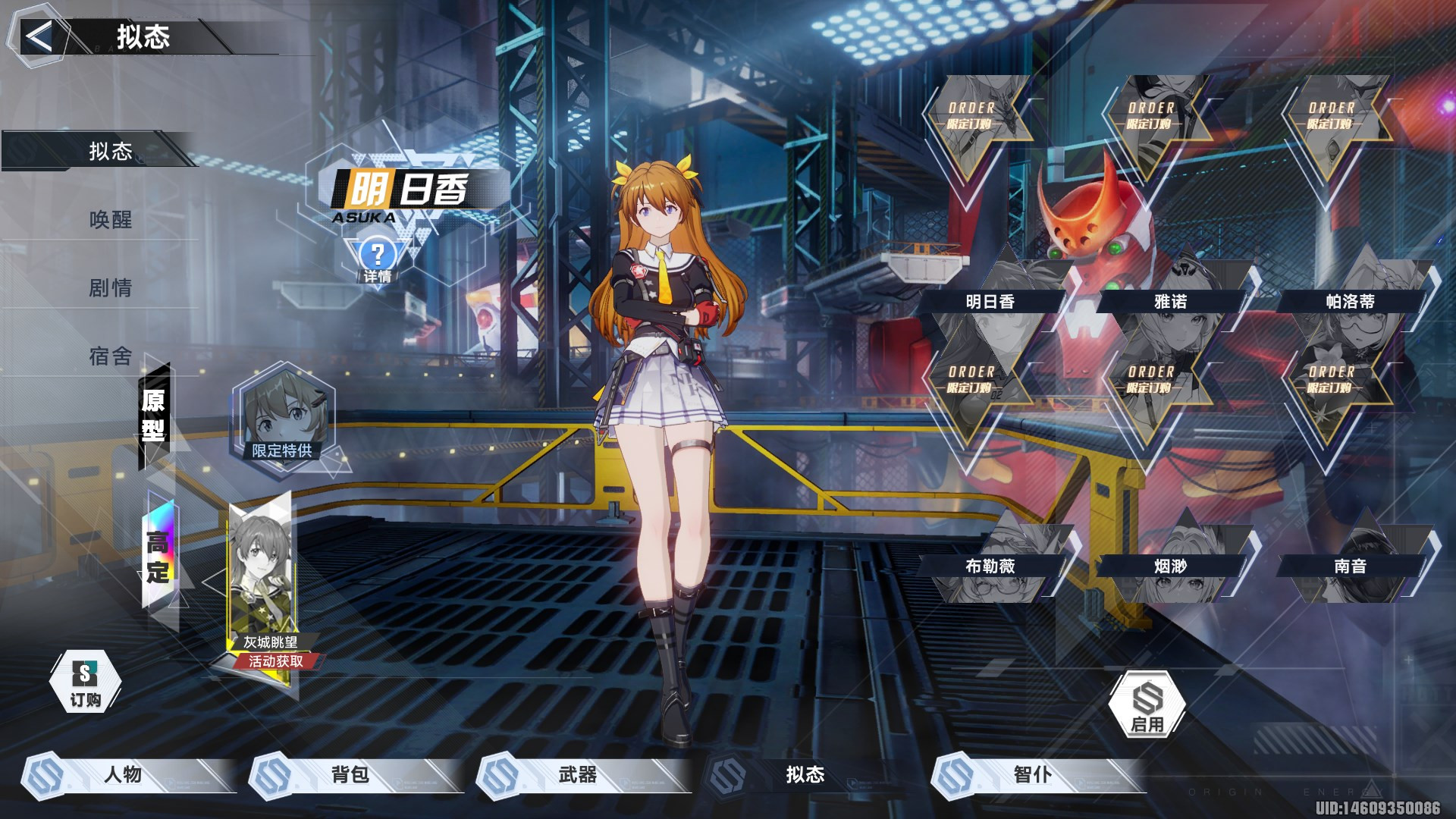Screen dimensions: 1456x819
Task: Open the 订购 shop button
Action: (x=85, y=682)
